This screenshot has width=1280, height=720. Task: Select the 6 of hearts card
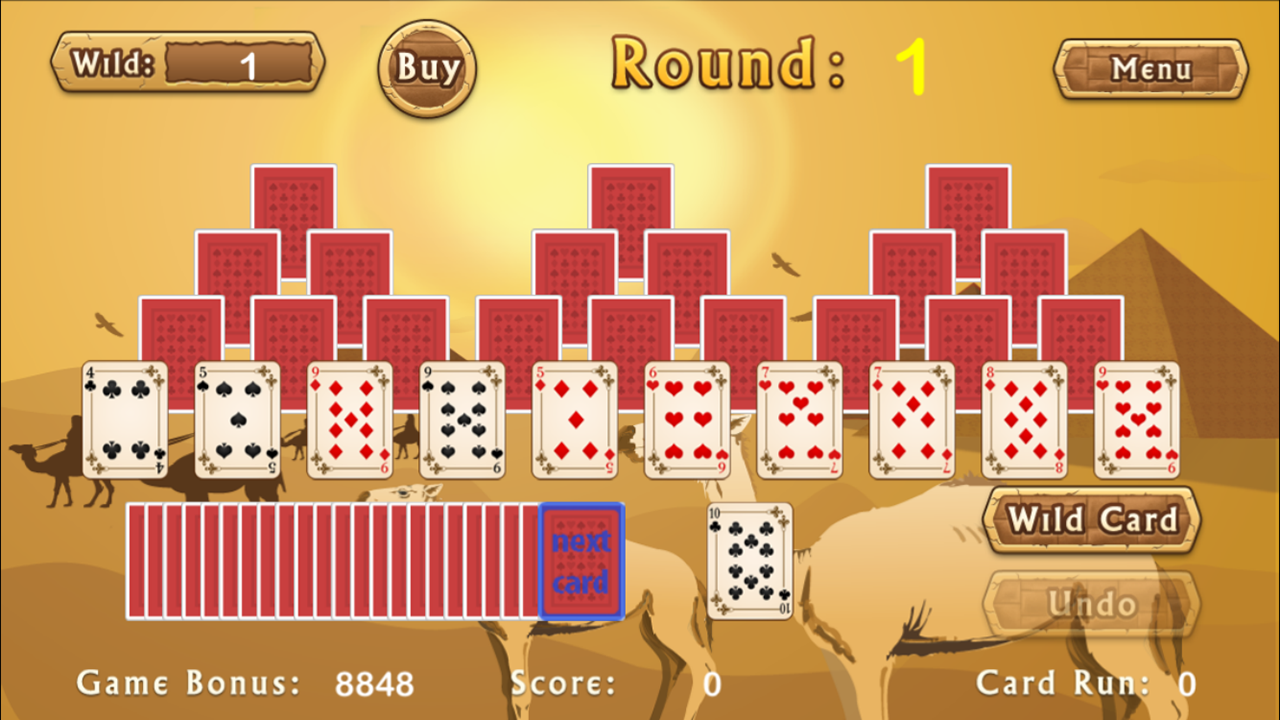click(686, 420)
